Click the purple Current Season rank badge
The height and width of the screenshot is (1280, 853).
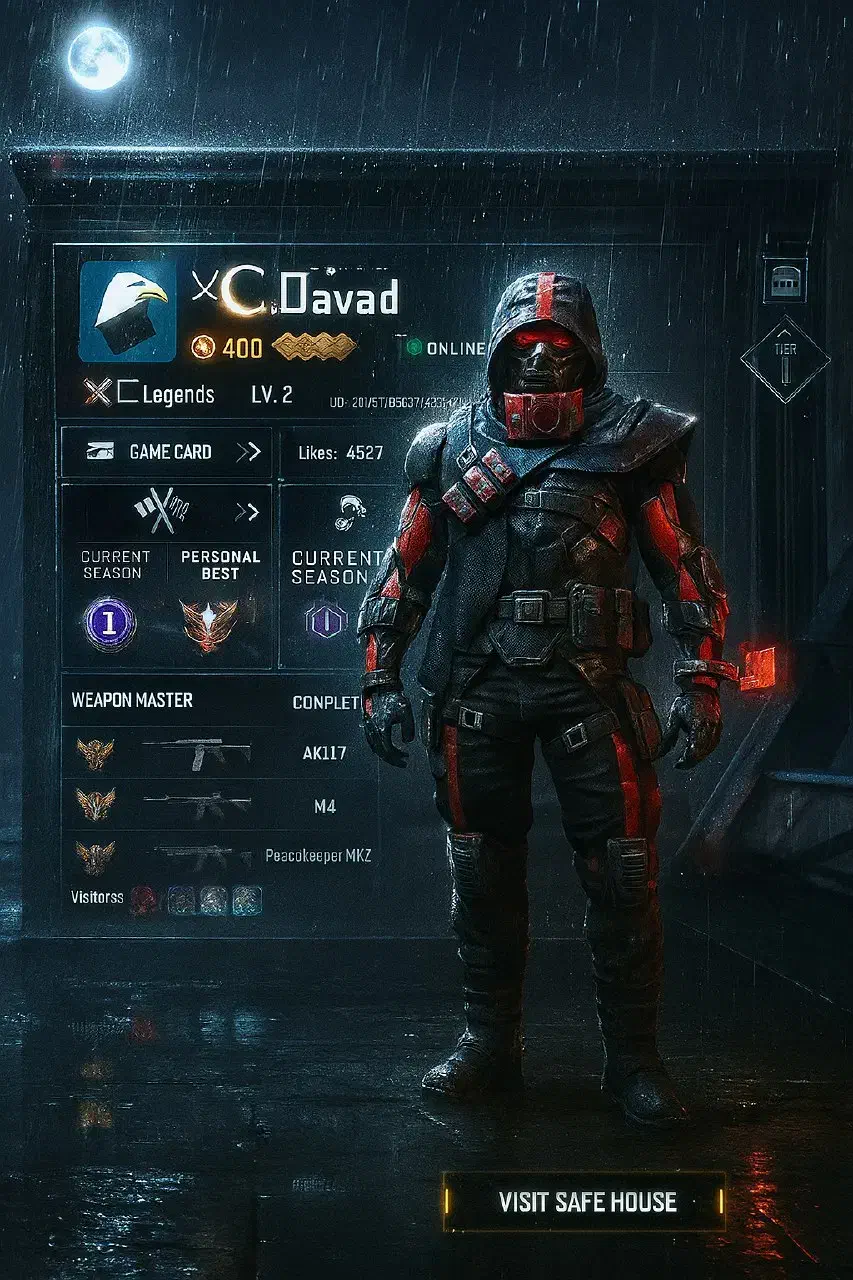(110, 623)
